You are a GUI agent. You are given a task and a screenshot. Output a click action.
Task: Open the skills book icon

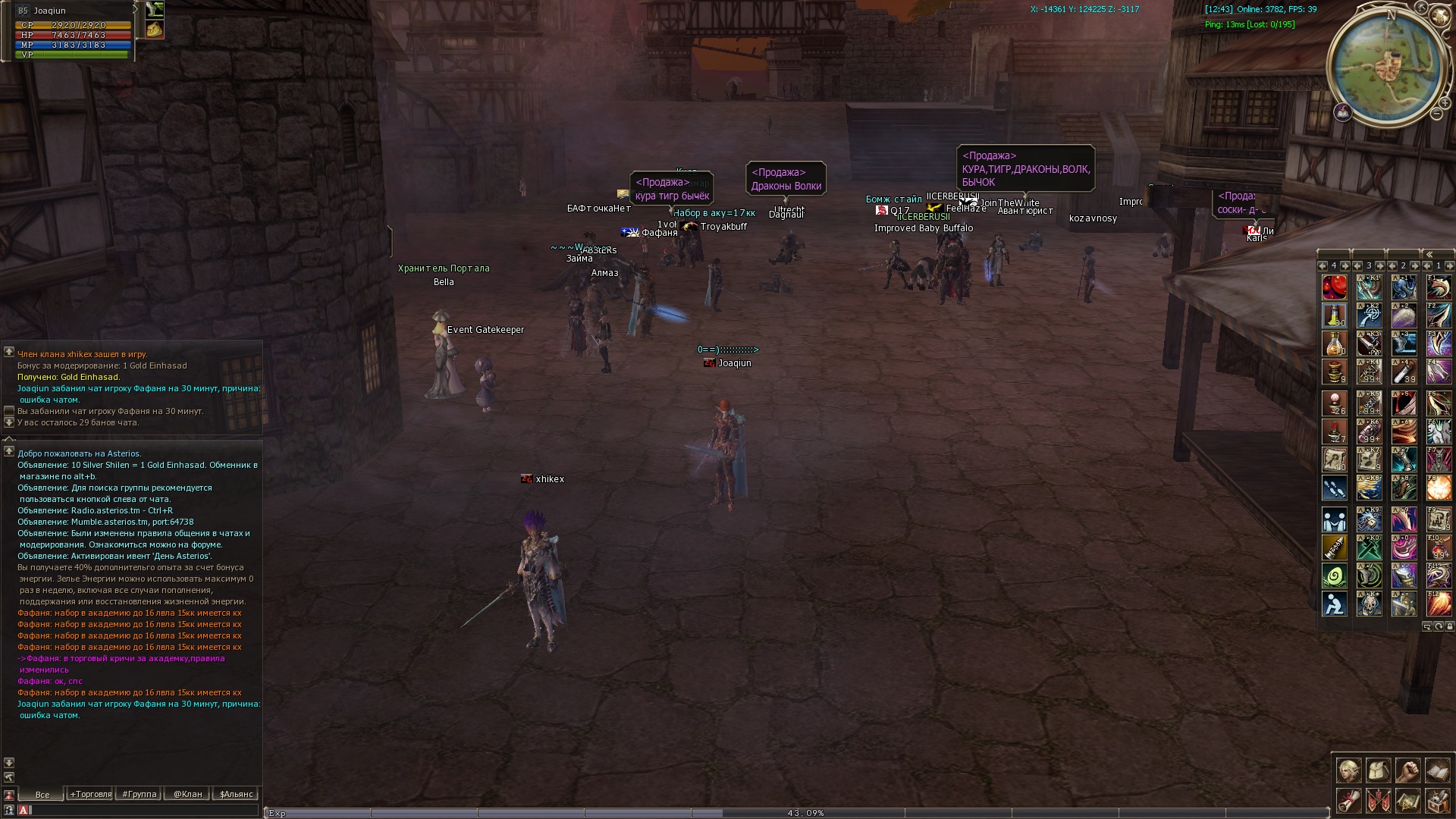point(1437,770)
